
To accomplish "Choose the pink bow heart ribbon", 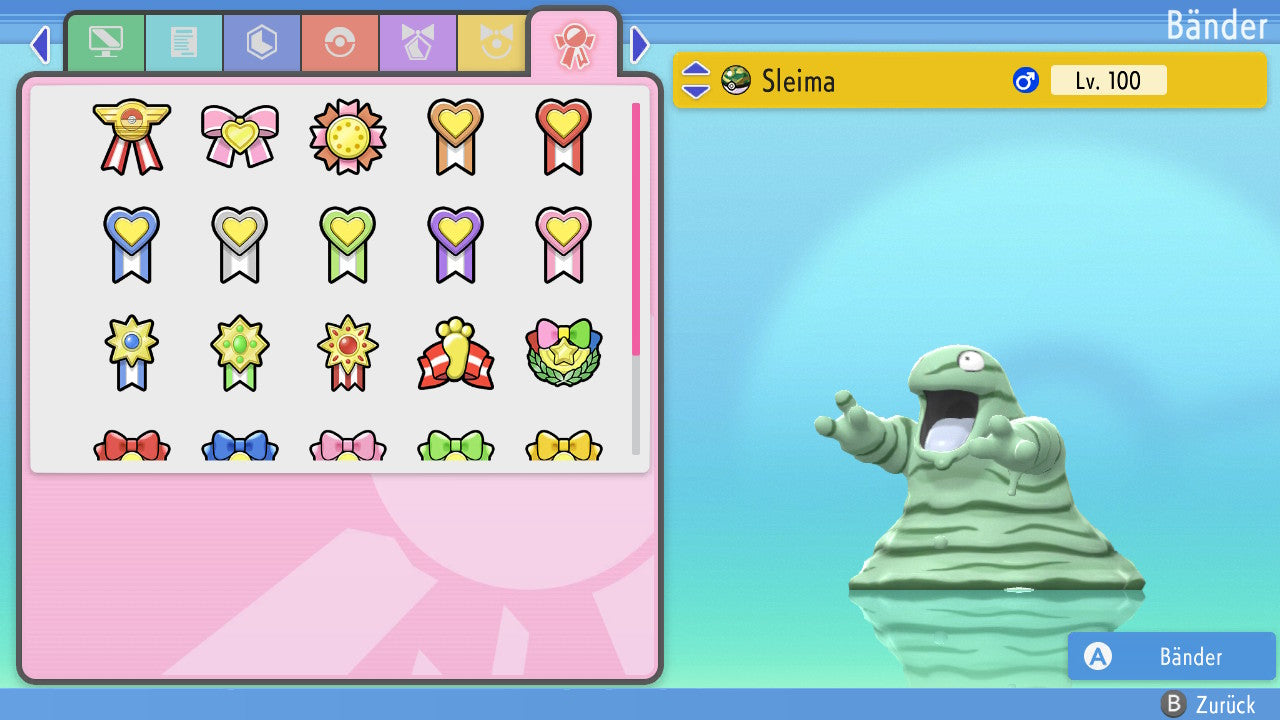I will 239,136.
